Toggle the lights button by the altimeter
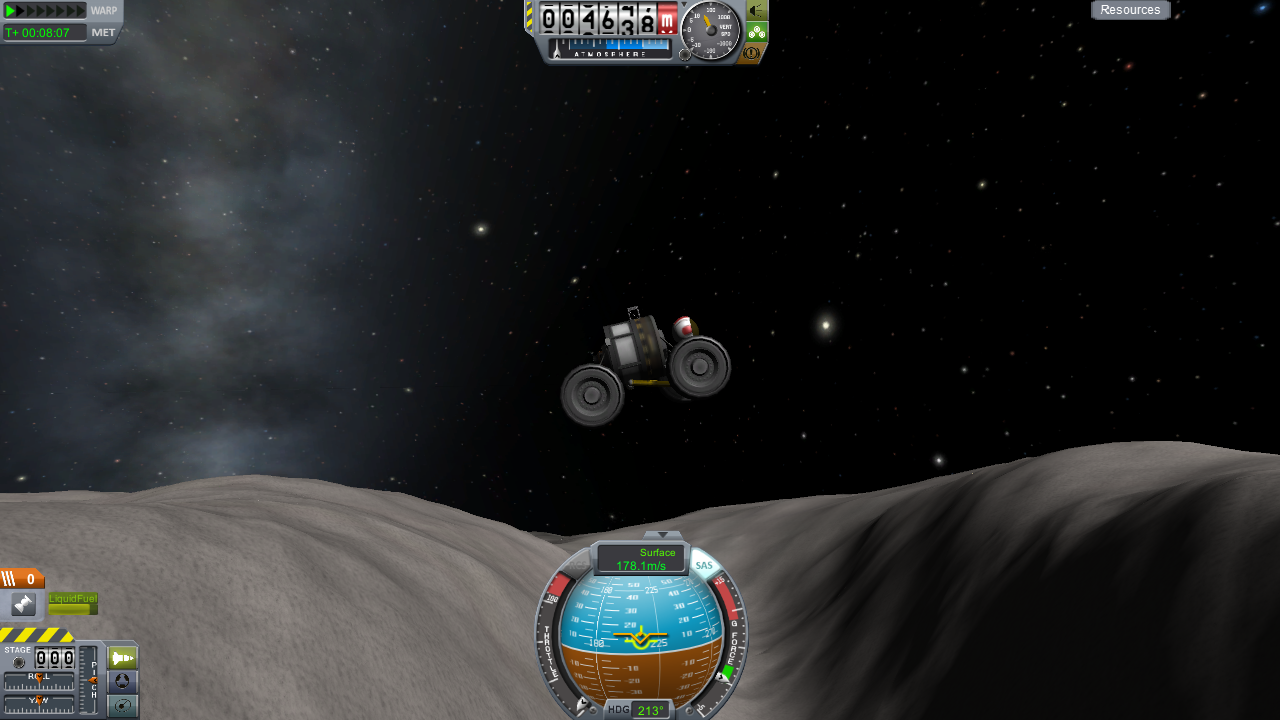 pos(757,10)
